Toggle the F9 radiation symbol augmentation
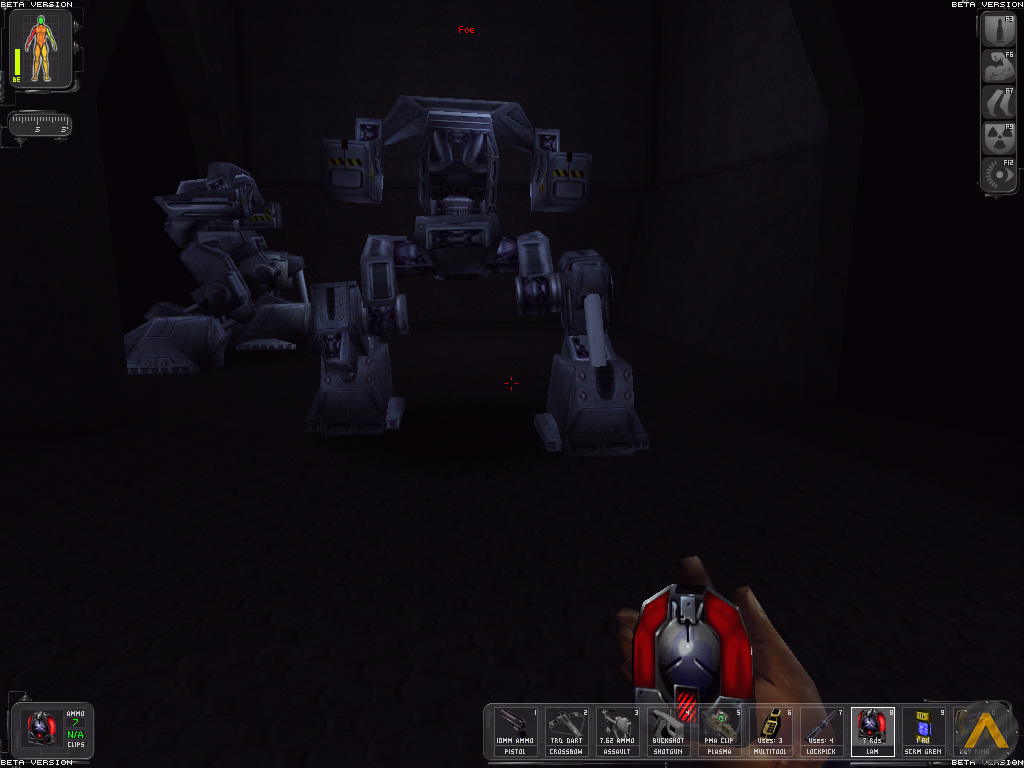 tap(999, 139)
